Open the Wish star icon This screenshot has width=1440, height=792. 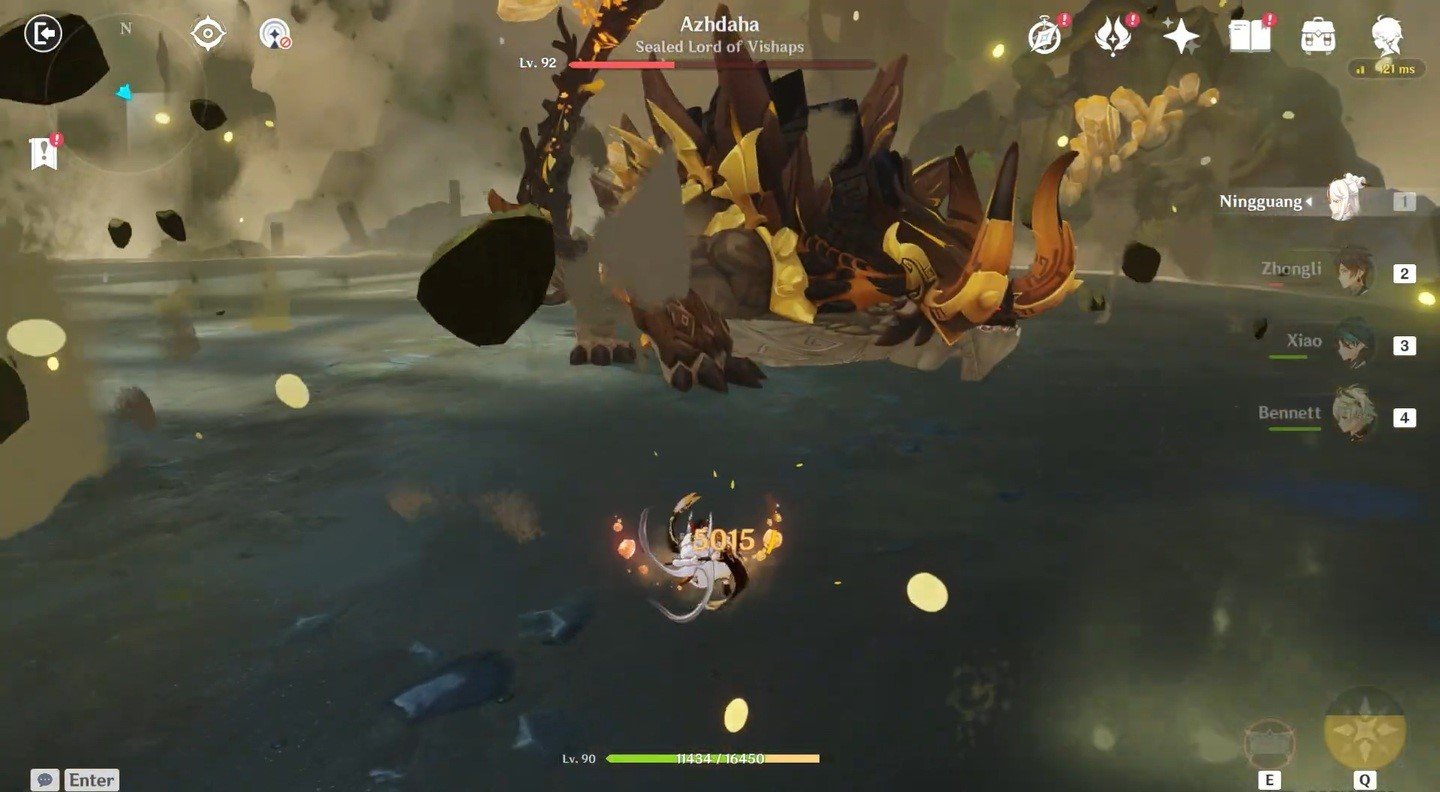pos(1181,37)
